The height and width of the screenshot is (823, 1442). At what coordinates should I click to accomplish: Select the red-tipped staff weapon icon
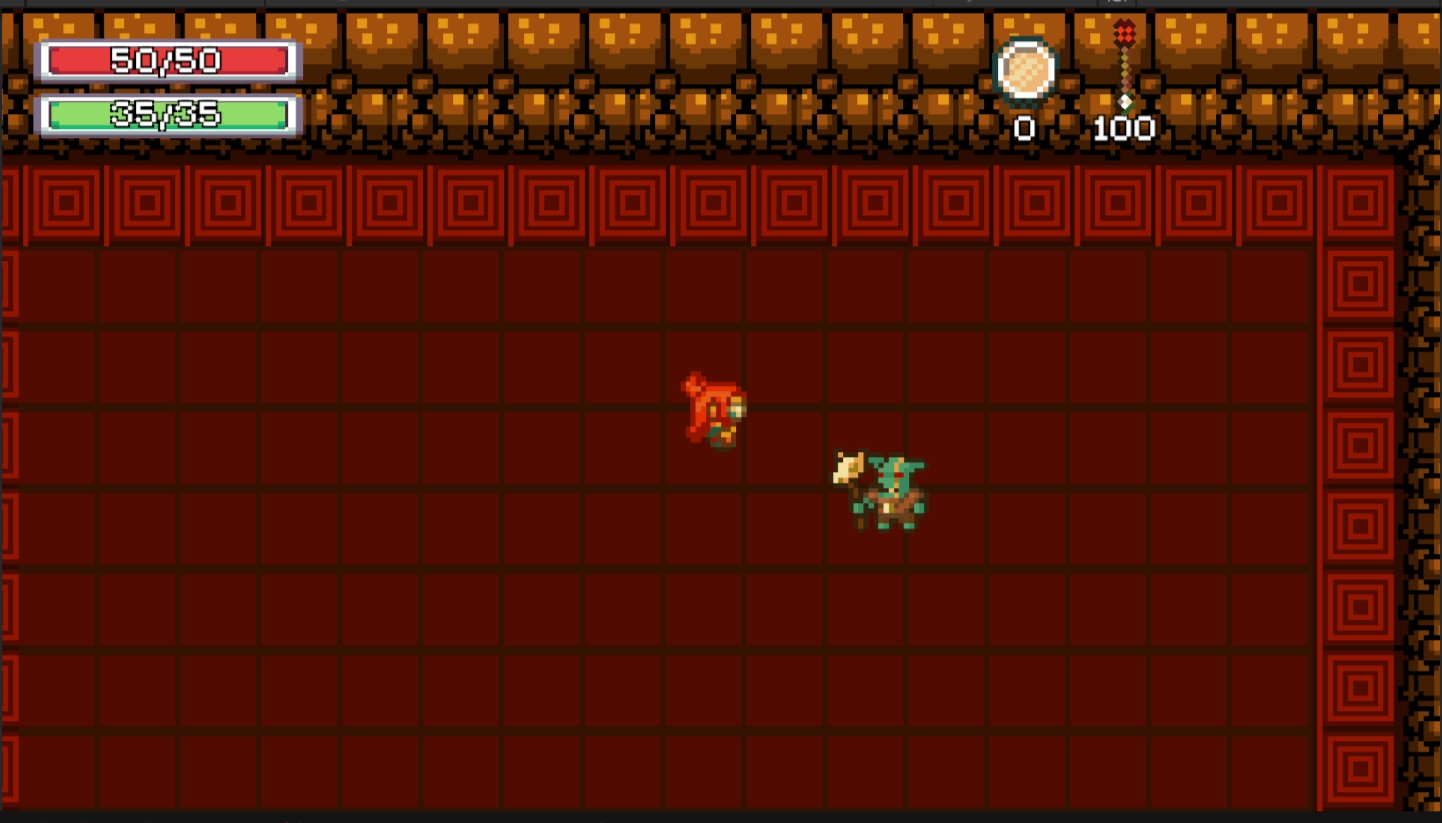pyautogui.click(x=1125, y=64)
